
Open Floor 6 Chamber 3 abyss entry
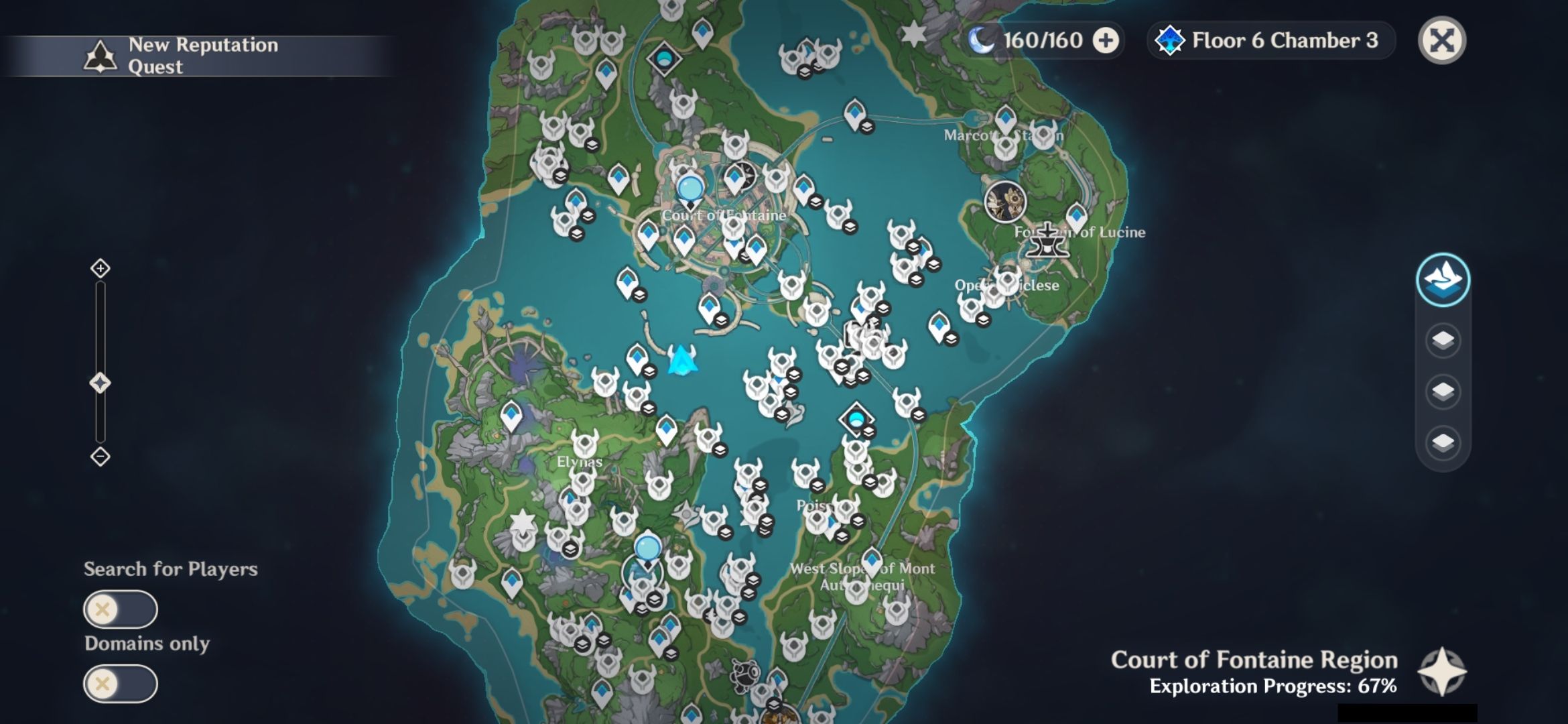1270,41
